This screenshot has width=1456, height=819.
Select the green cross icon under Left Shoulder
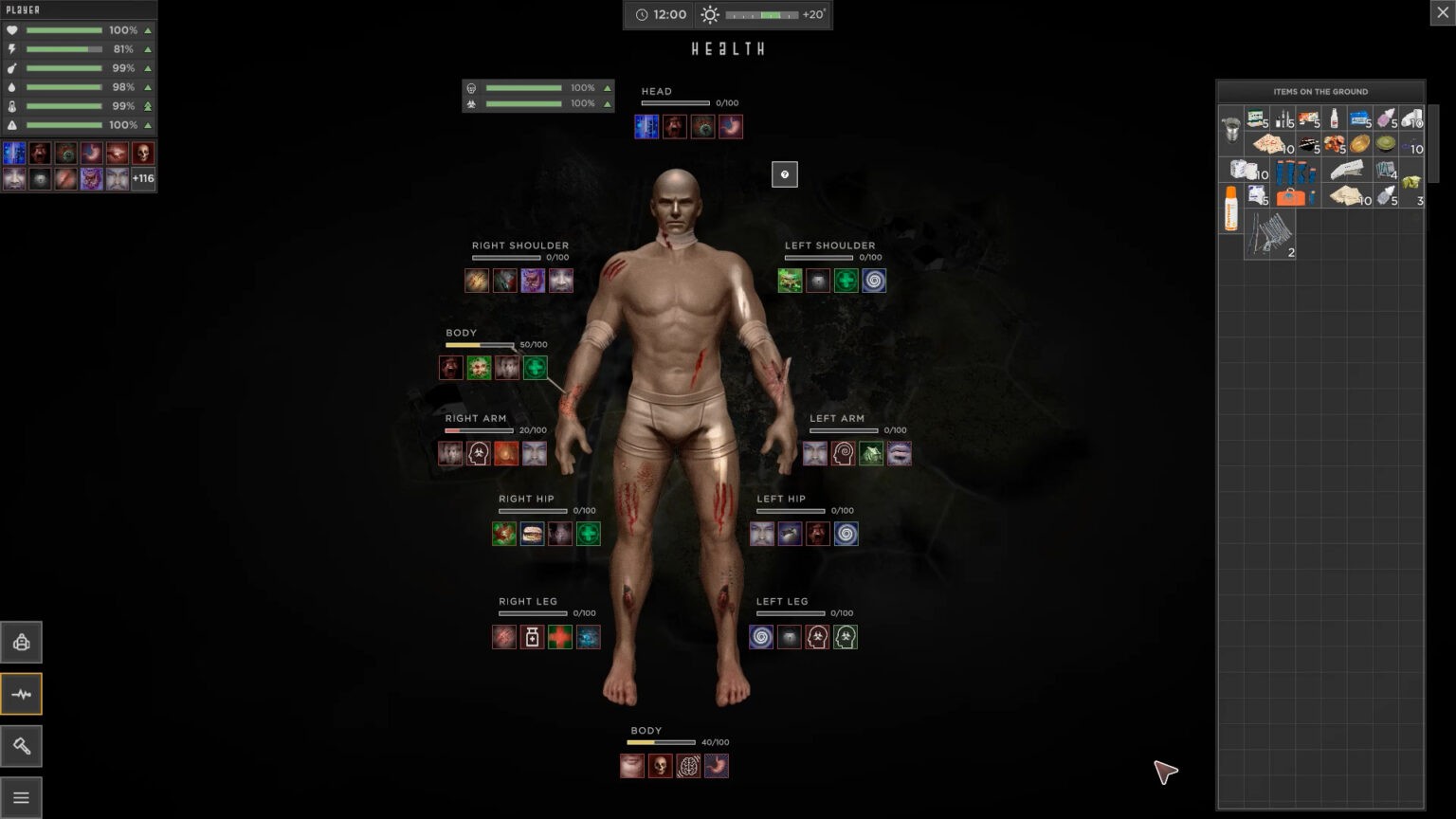click(846, 281)
